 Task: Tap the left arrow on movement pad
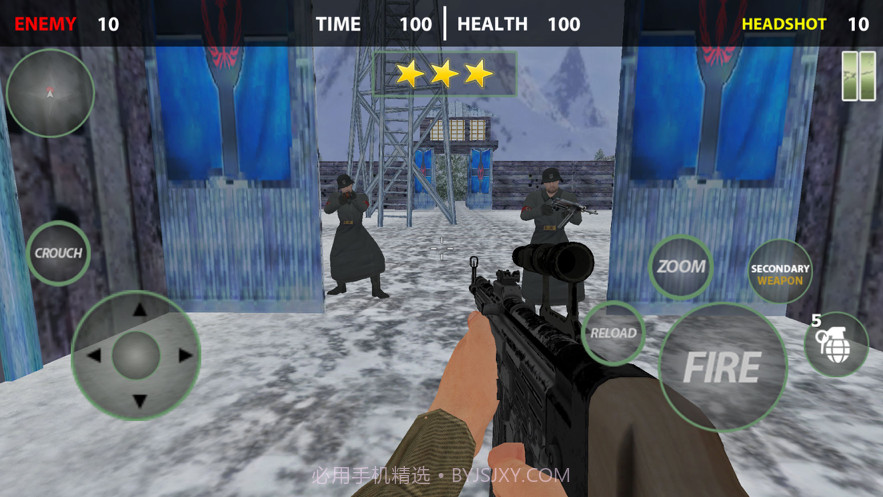93,355
